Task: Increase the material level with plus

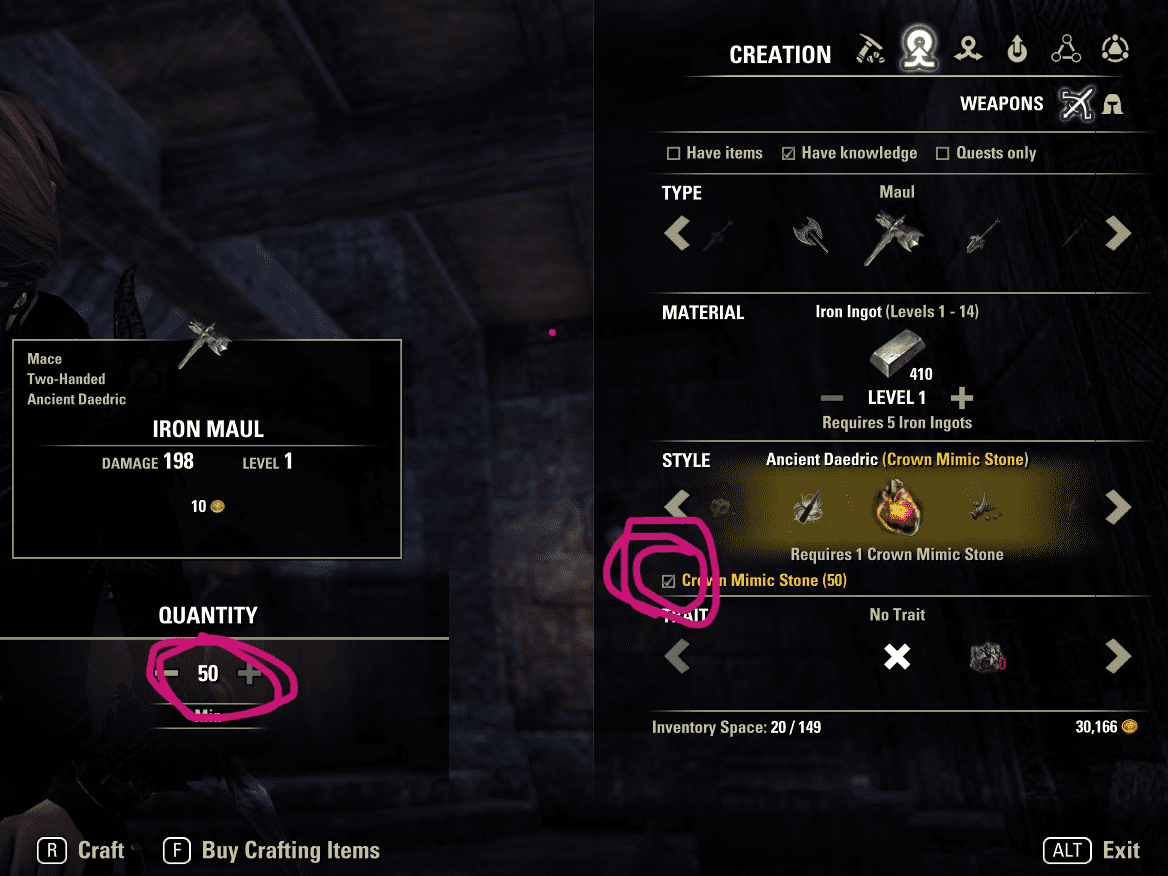Action: 961,399
